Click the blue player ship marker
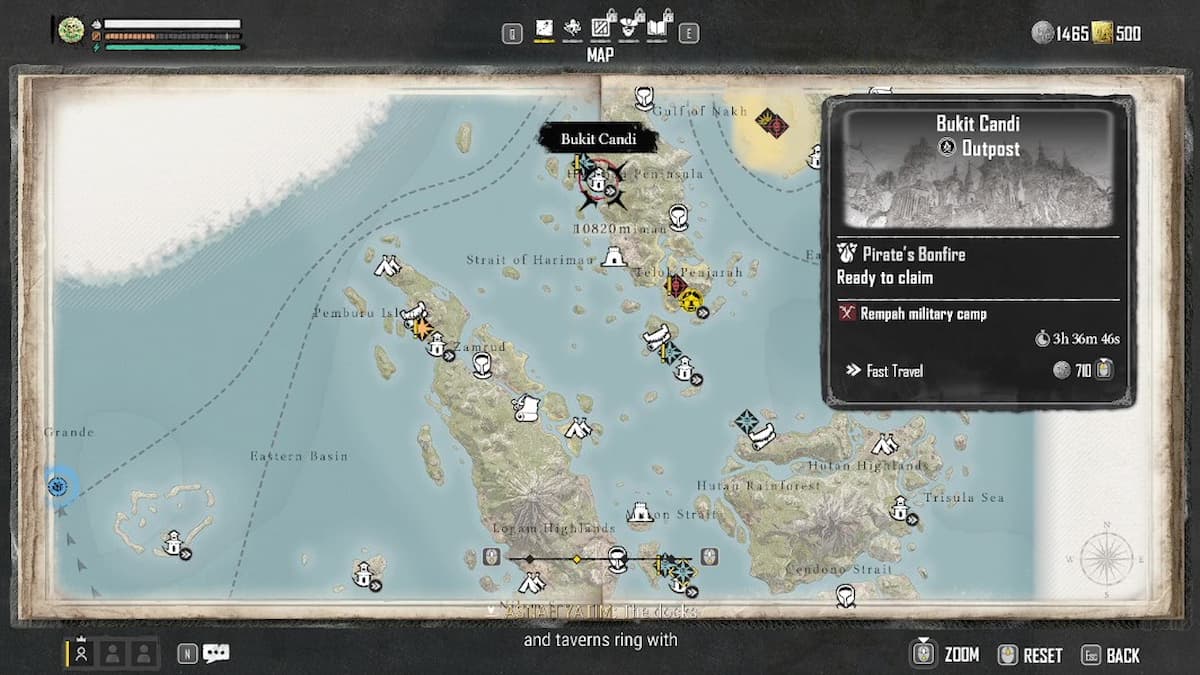This screenshot has width=1200, height=675. point(59,486)
